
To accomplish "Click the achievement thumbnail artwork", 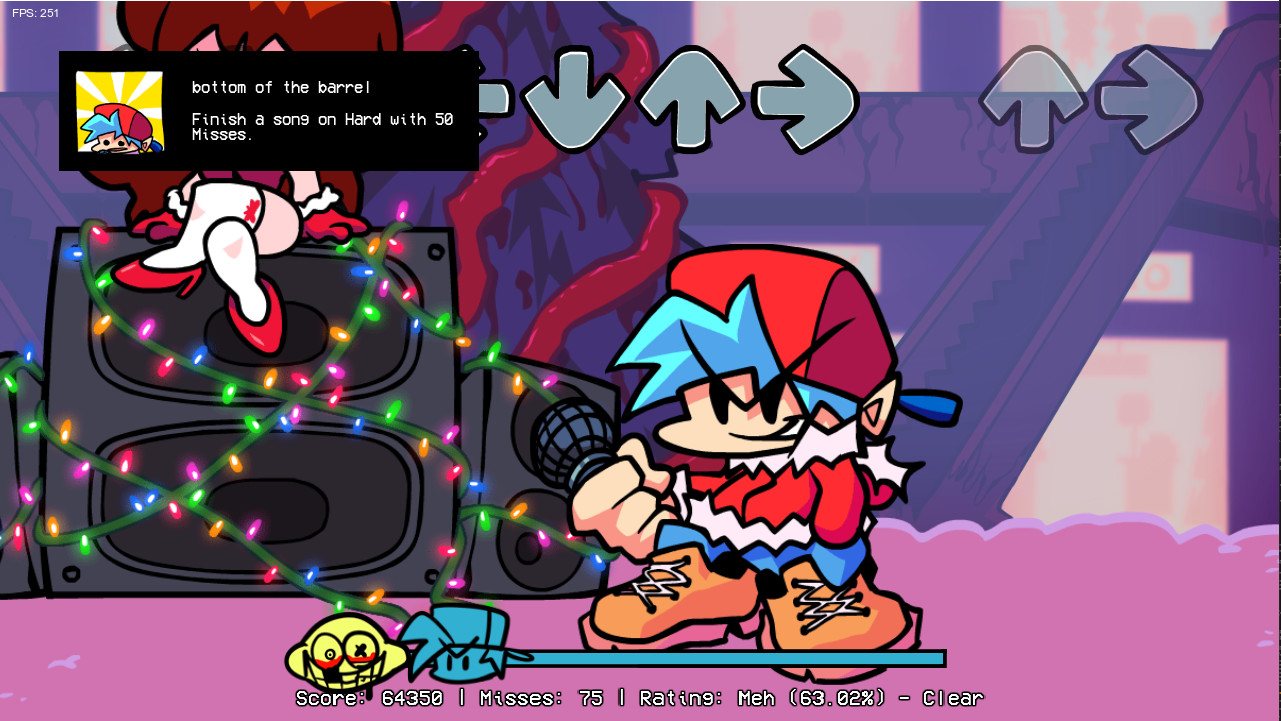I will 117,112.
